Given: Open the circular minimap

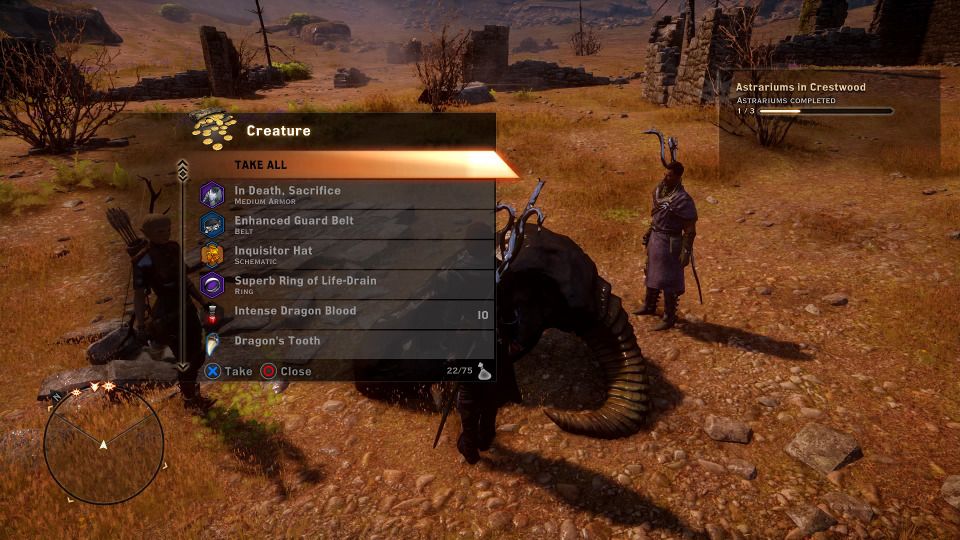Looking at the screenshot, I should (x=103, y=444).
